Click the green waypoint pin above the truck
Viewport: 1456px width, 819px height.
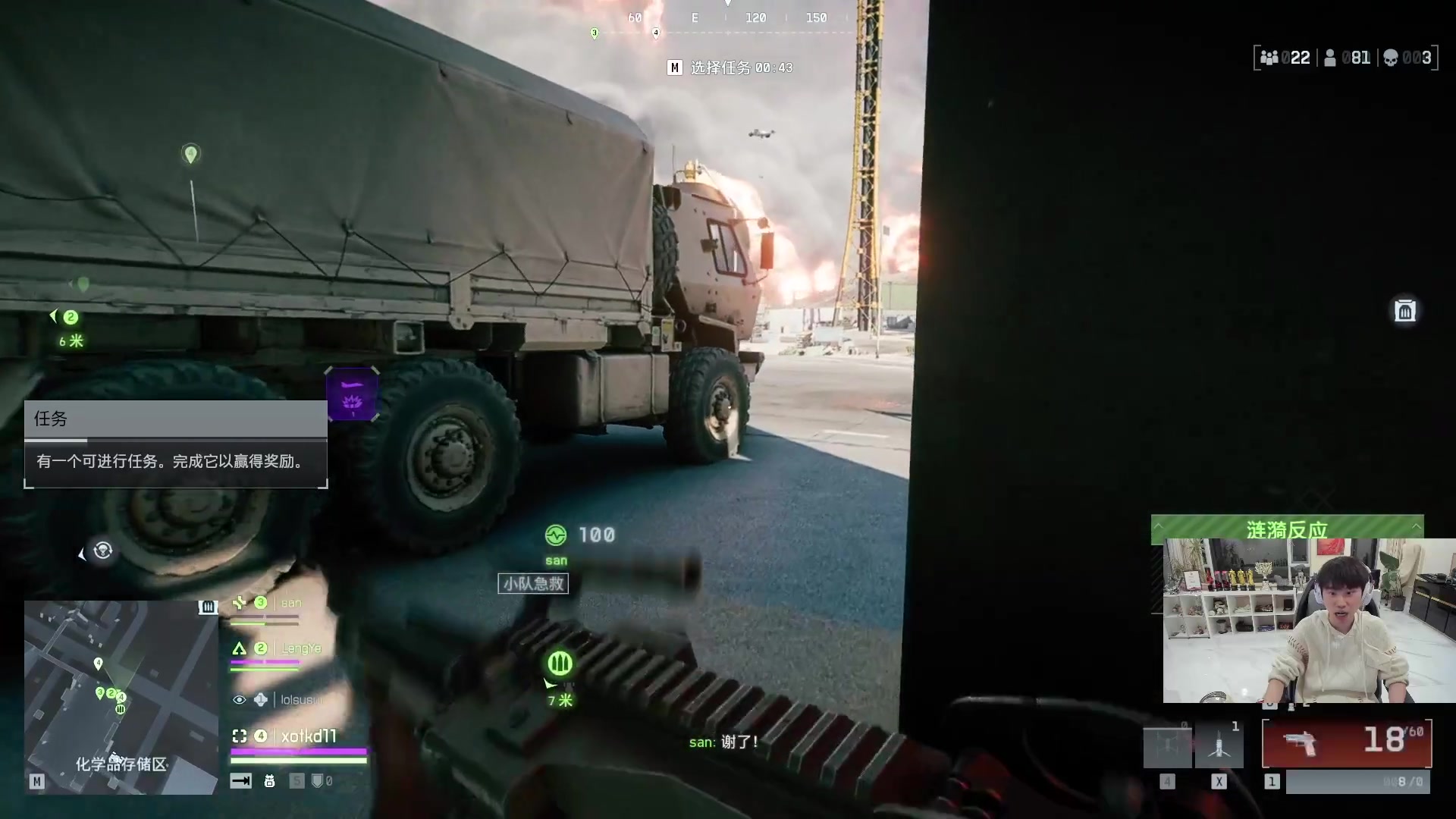[x=190, y=155]
